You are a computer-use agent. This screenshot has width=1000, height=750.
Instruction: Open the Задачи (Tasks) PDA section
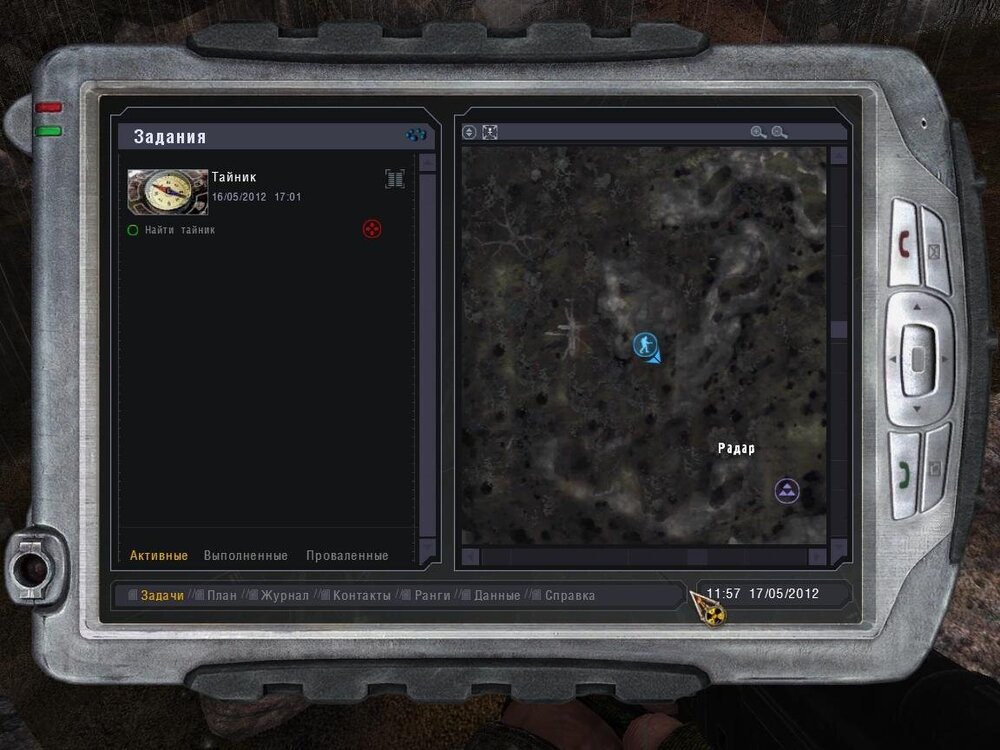[162, 596]
